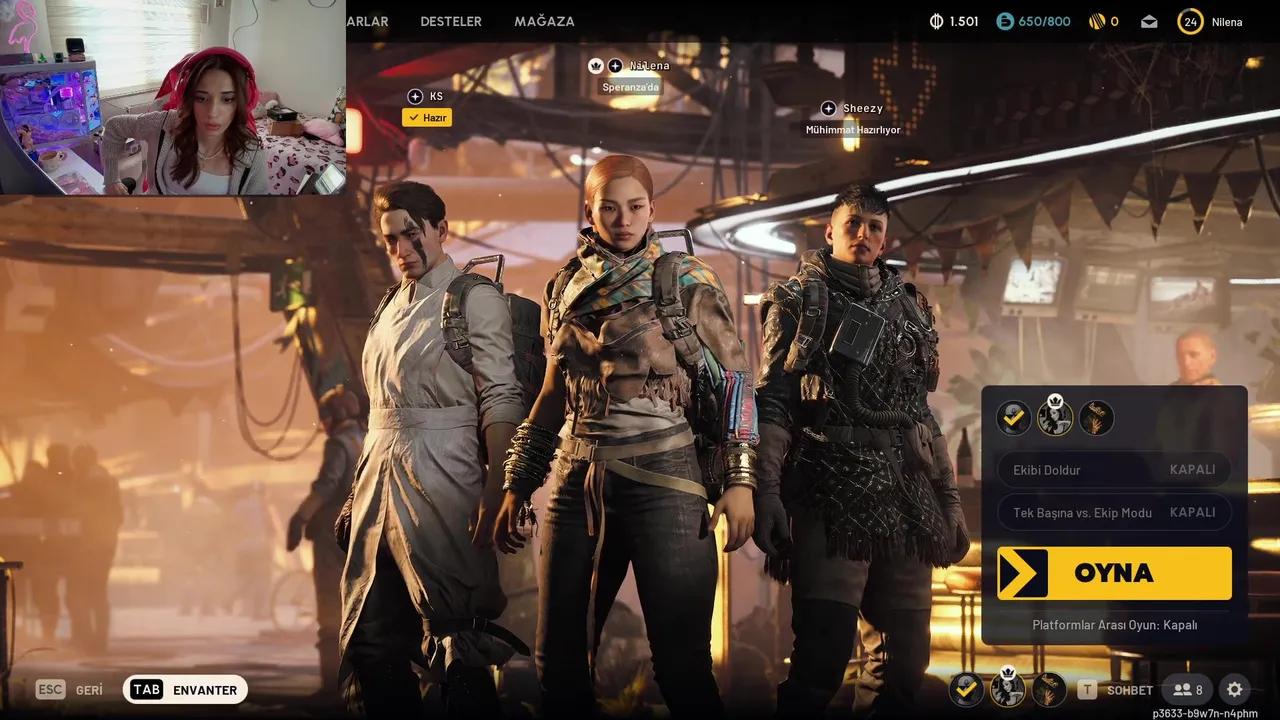Open the DESTELER menu tab
The image size is (1280, 720).
(x=450, y=21)
